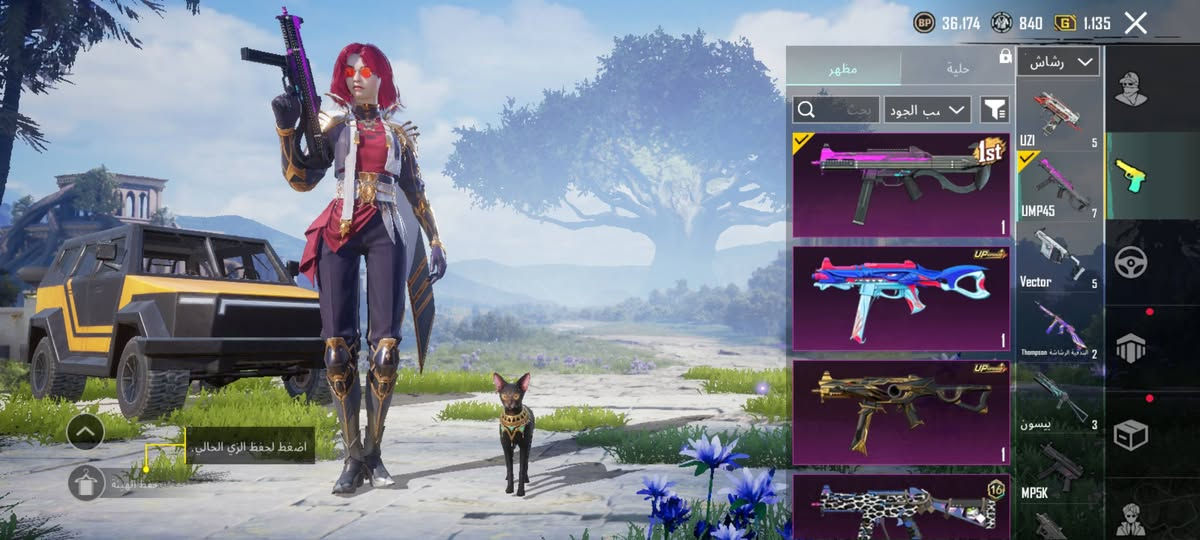Open the cardboard box category
The width and height of the screenshot is (1200, 540).
1131,434
